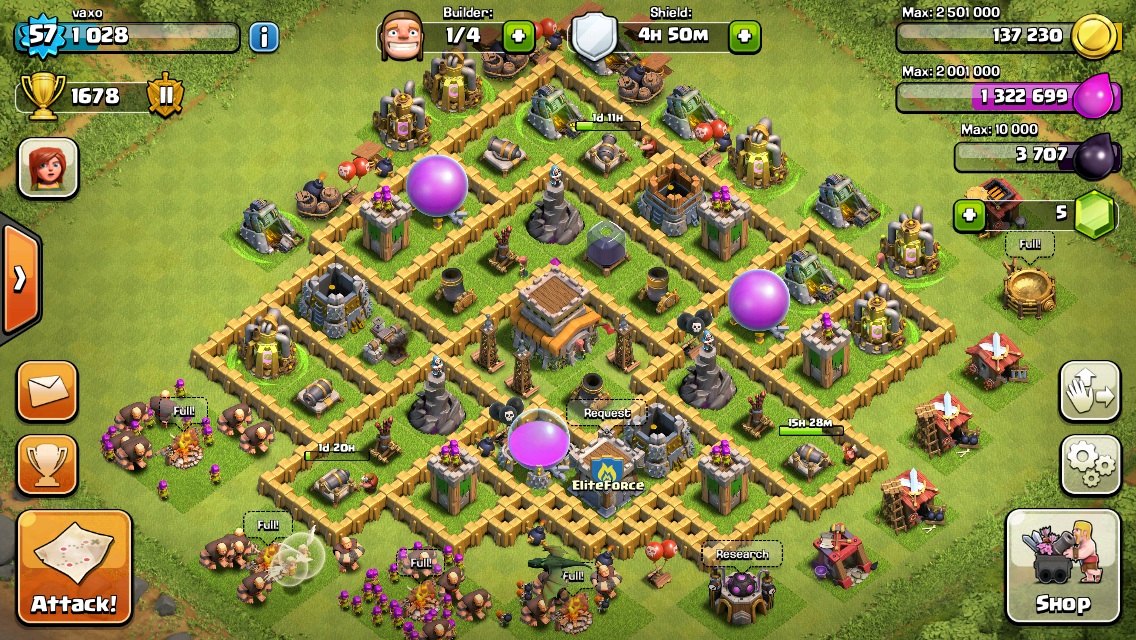Screen dimensions: 1136x640
Task: Tap the Request troops bubble
Action: coord(607,413)
